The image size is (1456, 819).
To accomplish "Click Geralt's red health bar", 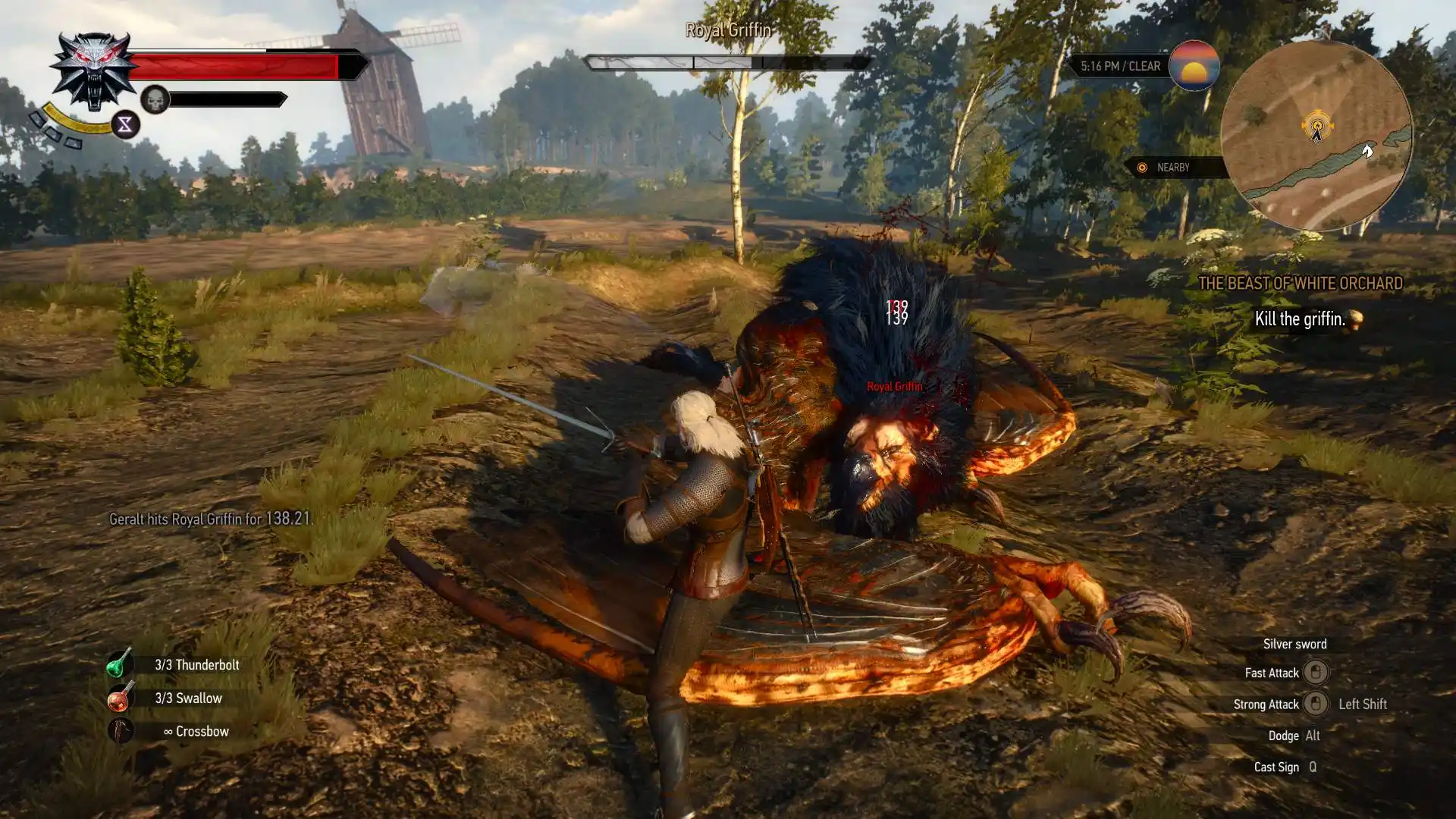I will (235, 67).
